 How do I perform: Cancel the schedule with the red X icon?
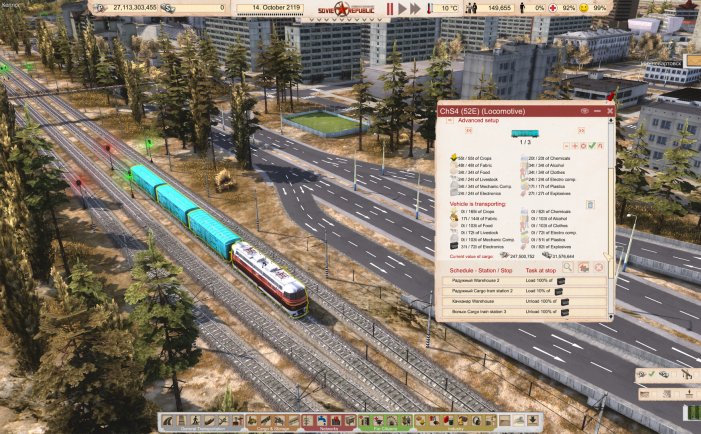click(x=599, y=267)
